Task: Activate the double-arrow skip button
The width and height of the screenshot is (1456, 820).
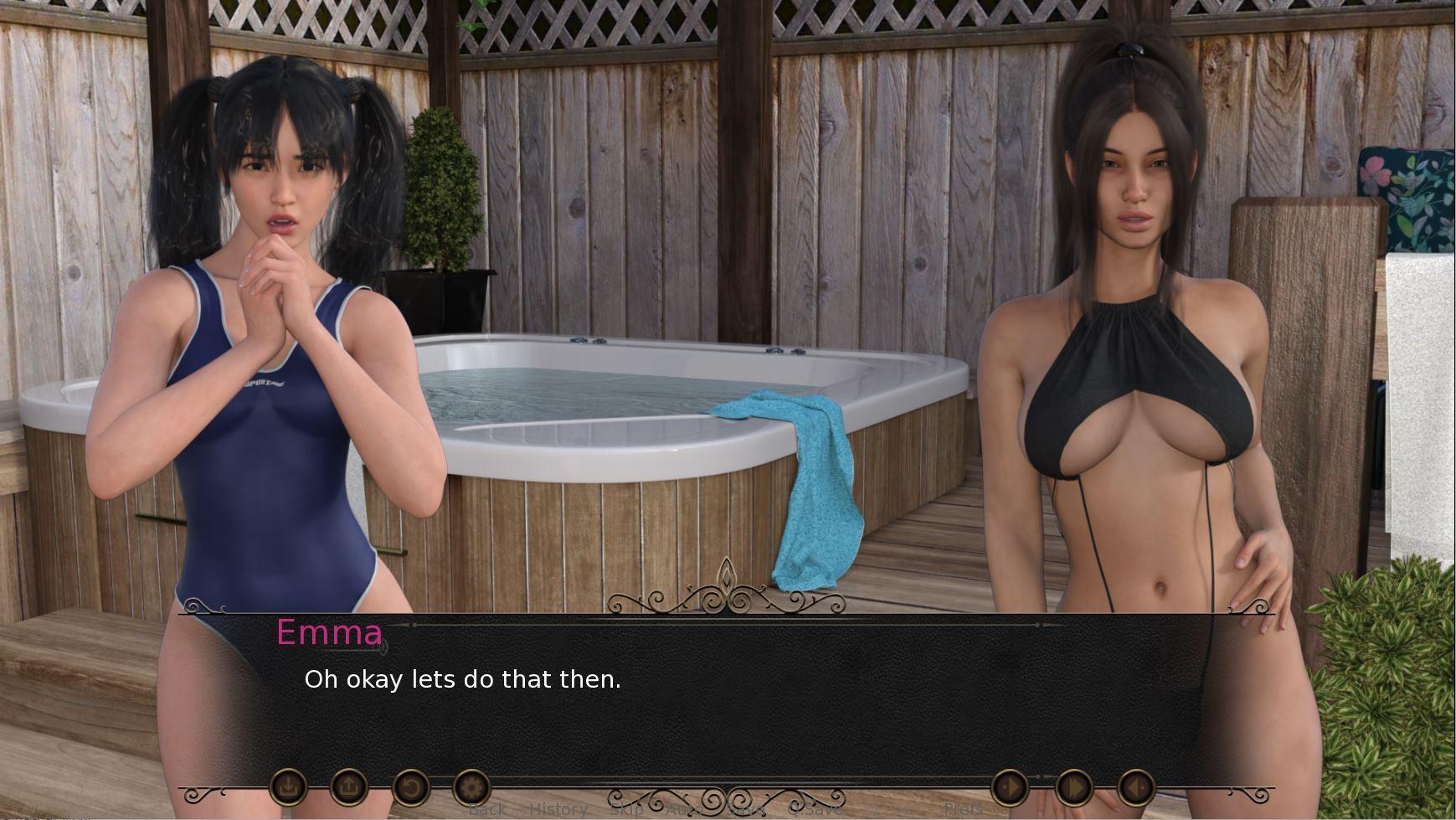Action: (1073, 787)
